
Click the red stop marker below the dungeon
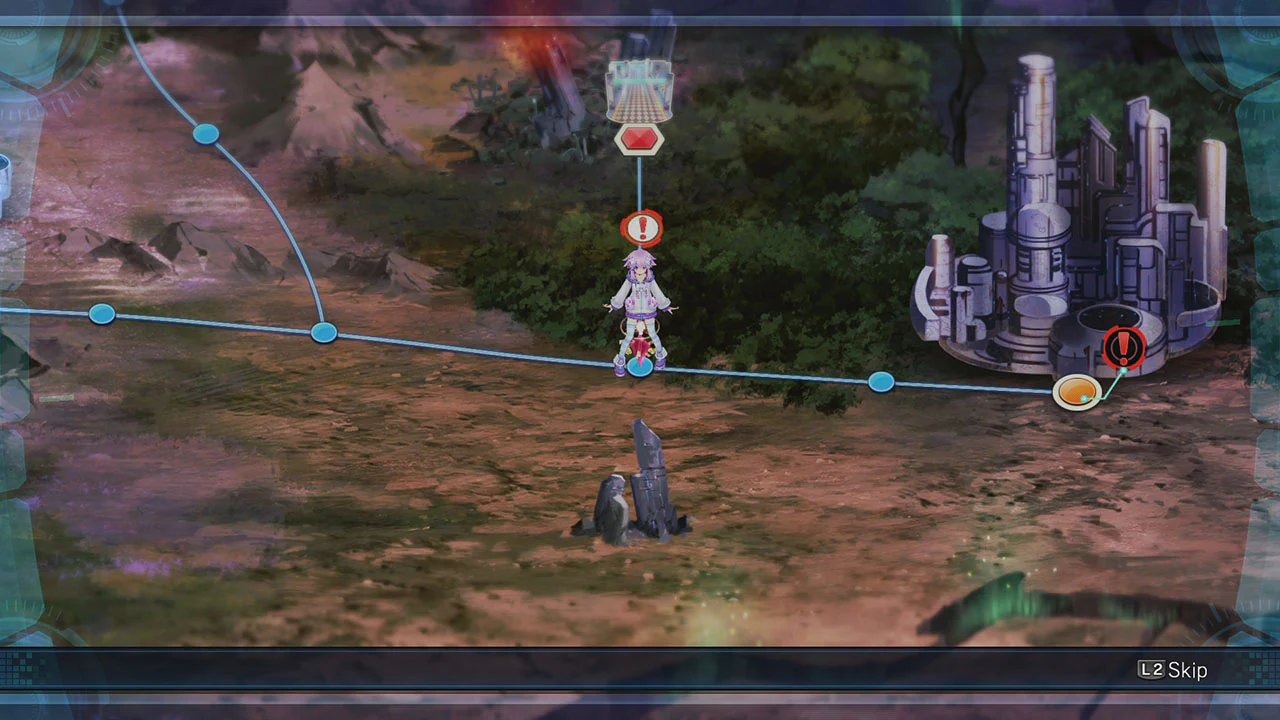click(x=639, y=140)
